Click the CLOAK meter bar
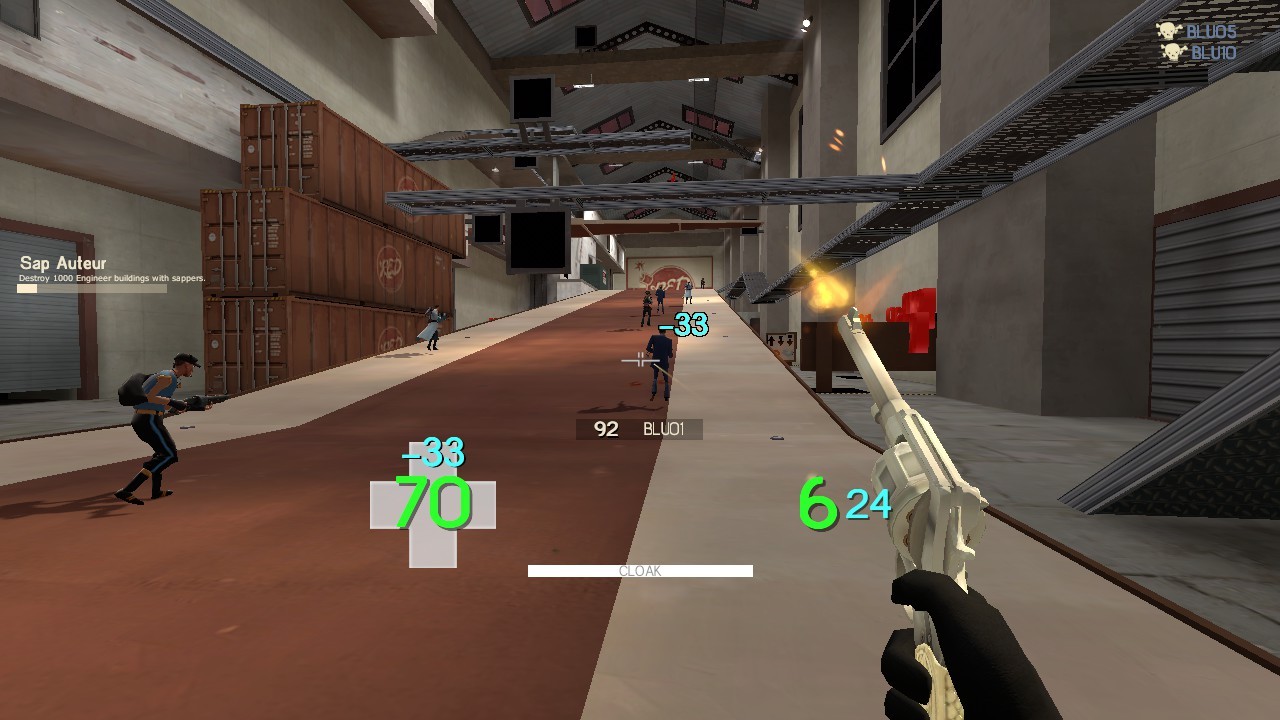The width and height of the screenshot is (1280, 720). [639, 571]
